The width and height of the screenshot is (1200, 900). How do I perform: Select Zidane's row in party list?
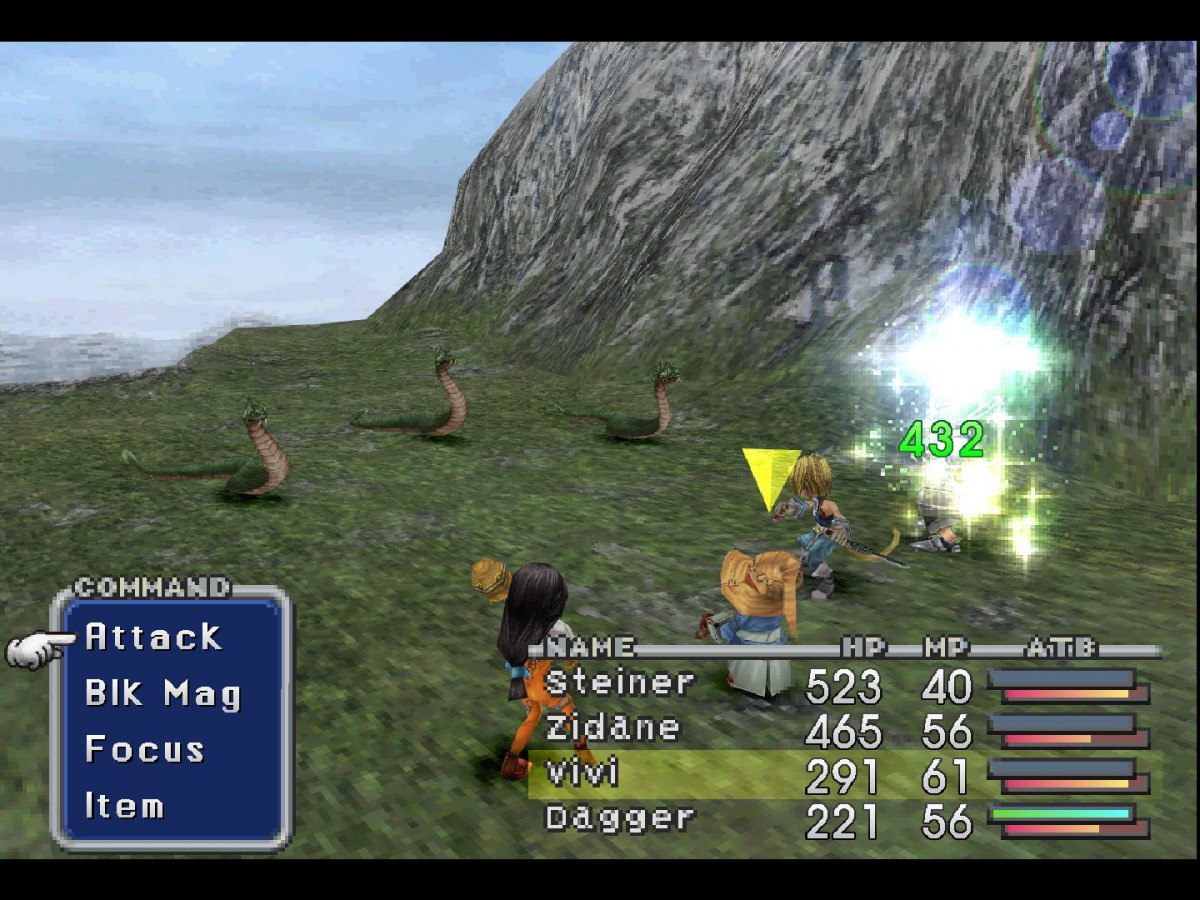coord(612,729)
